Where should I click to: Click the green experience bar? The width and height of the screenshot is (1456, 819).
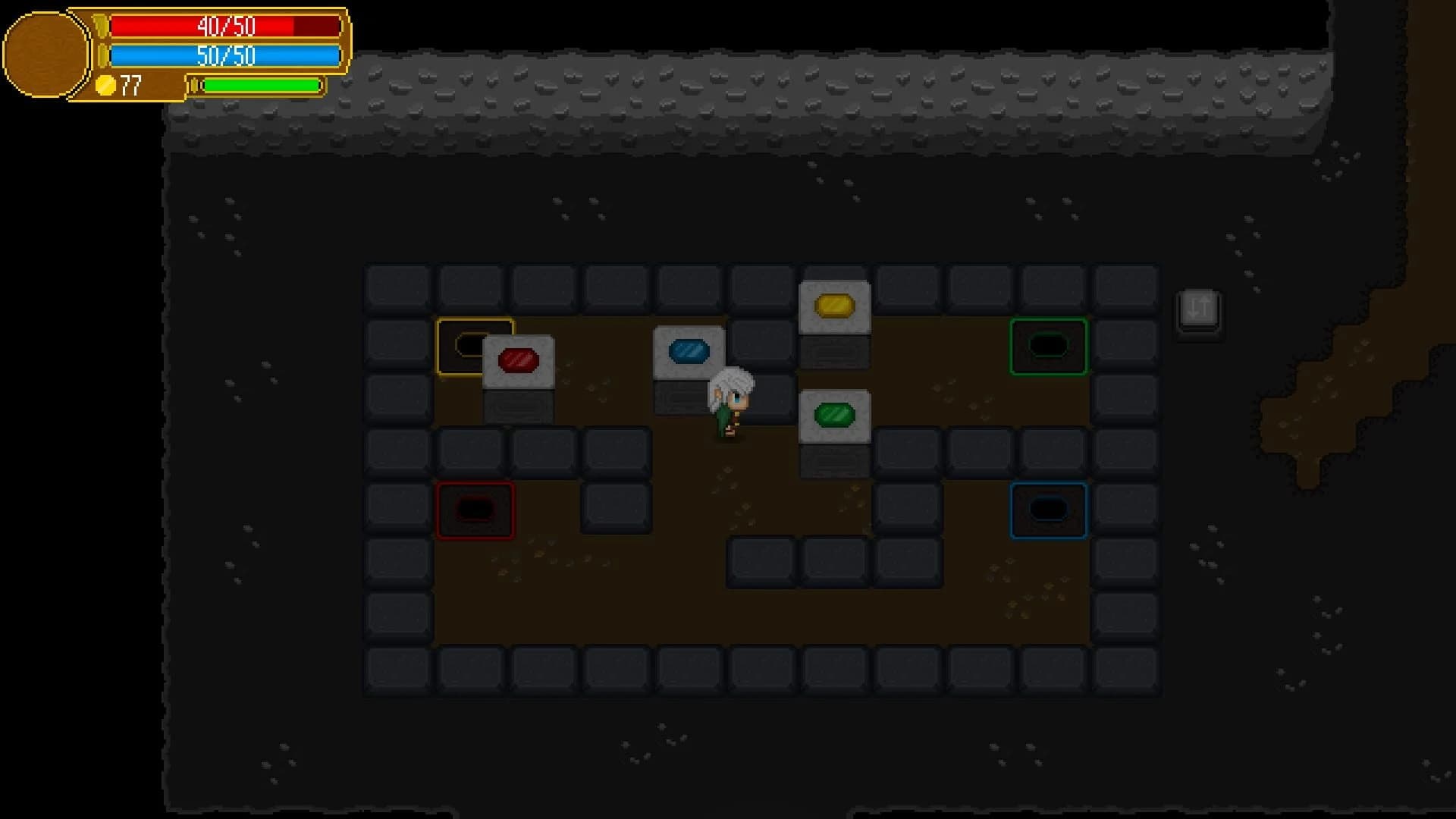click(262, 86)
